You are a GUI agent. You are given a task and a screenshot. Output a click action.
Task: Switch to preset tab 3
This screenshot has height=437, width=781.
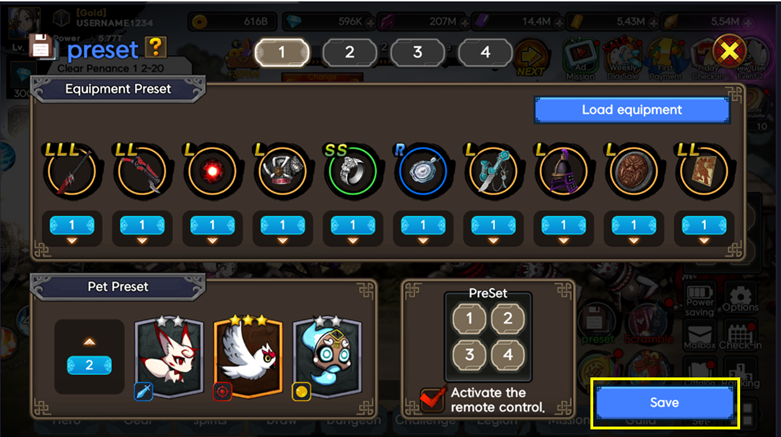[417, 52]
